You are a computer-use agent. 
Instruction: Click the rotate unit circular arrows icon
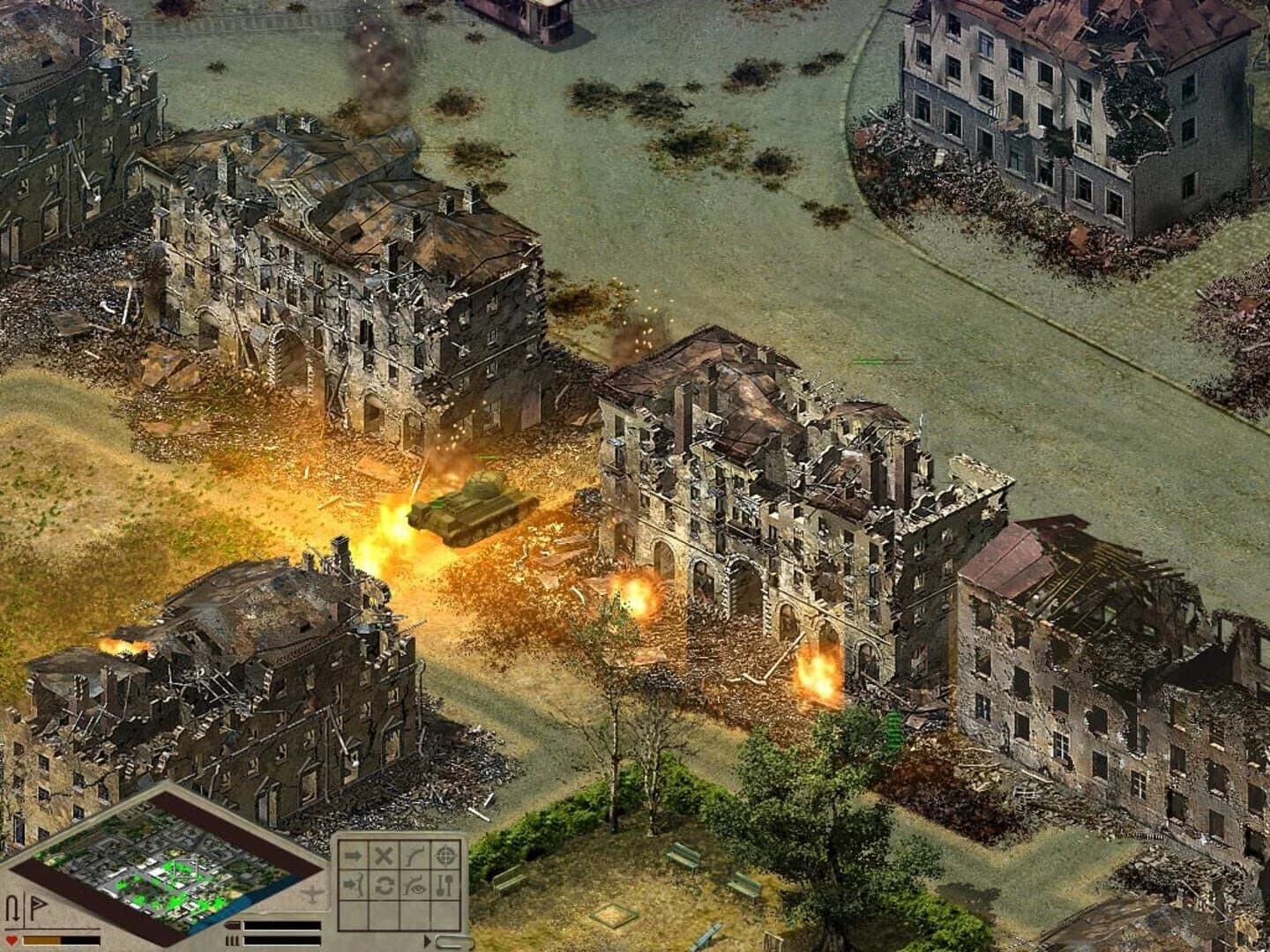[384, 886]
